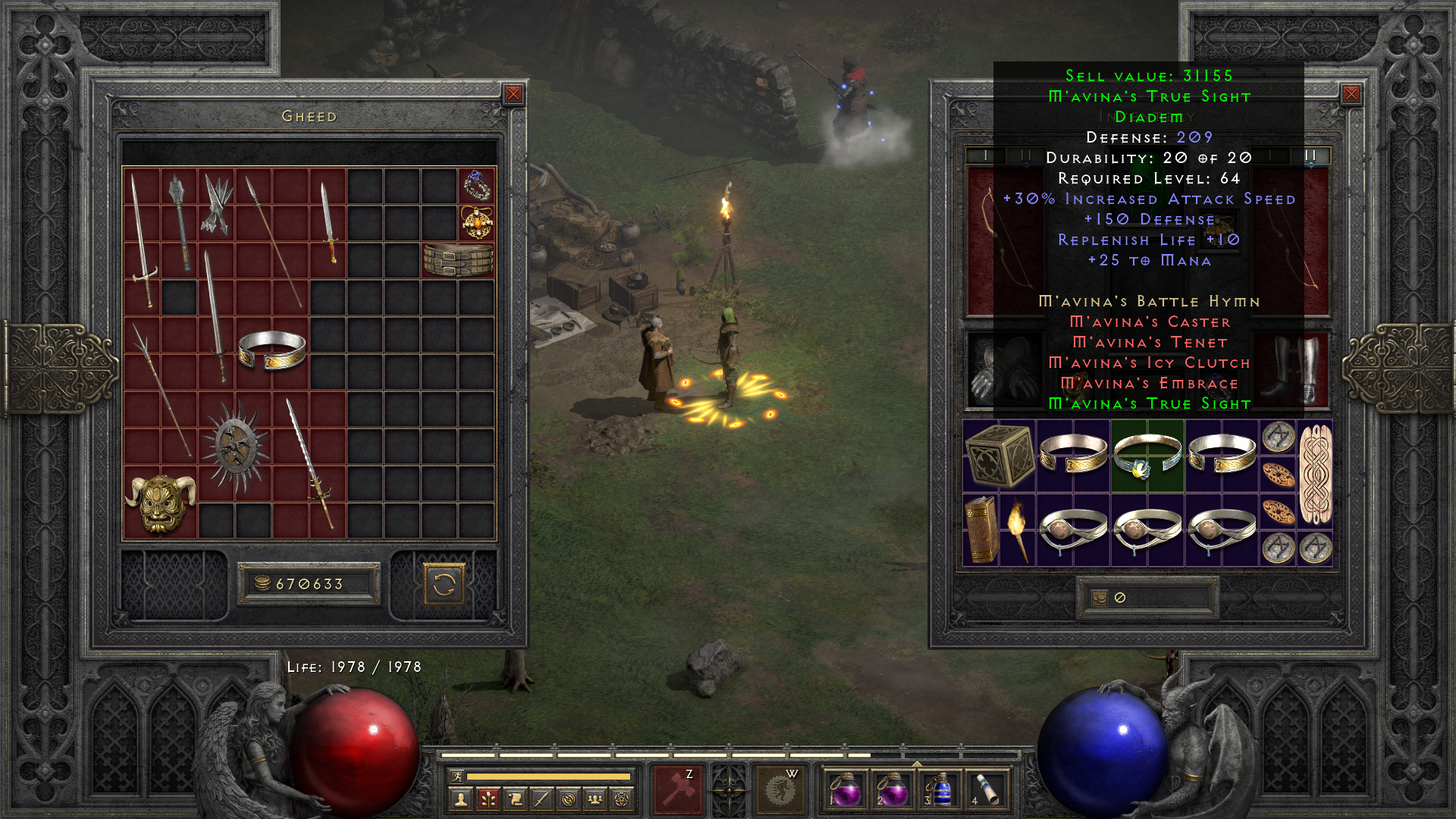1456x819 pixels.
Task: Select the buckled leather belt for sale
Action: pyautogui.click(x=458, y=260)
